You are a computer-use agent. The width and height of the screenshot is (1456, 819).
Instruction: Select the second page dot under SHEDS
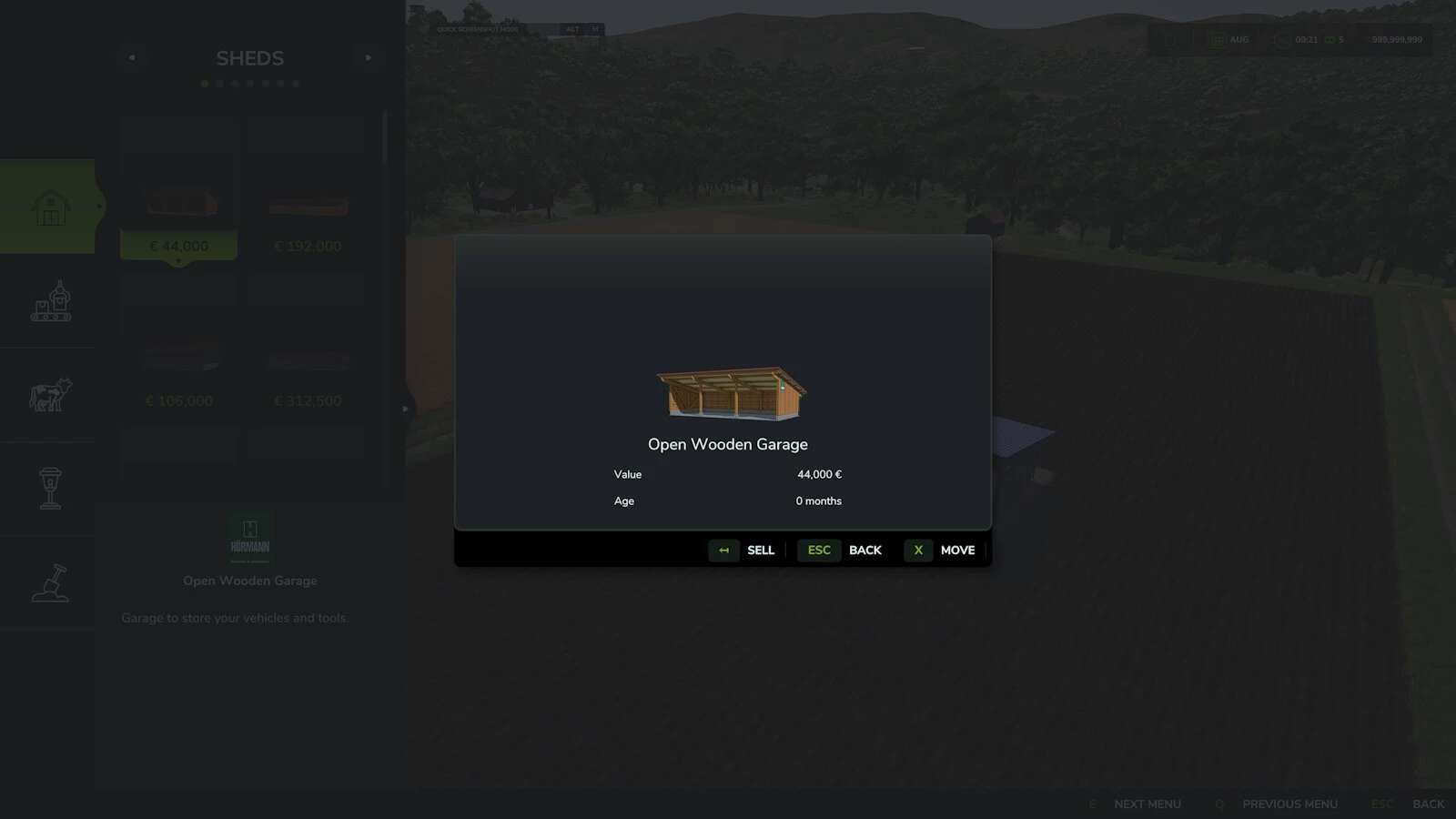[218, 83]
